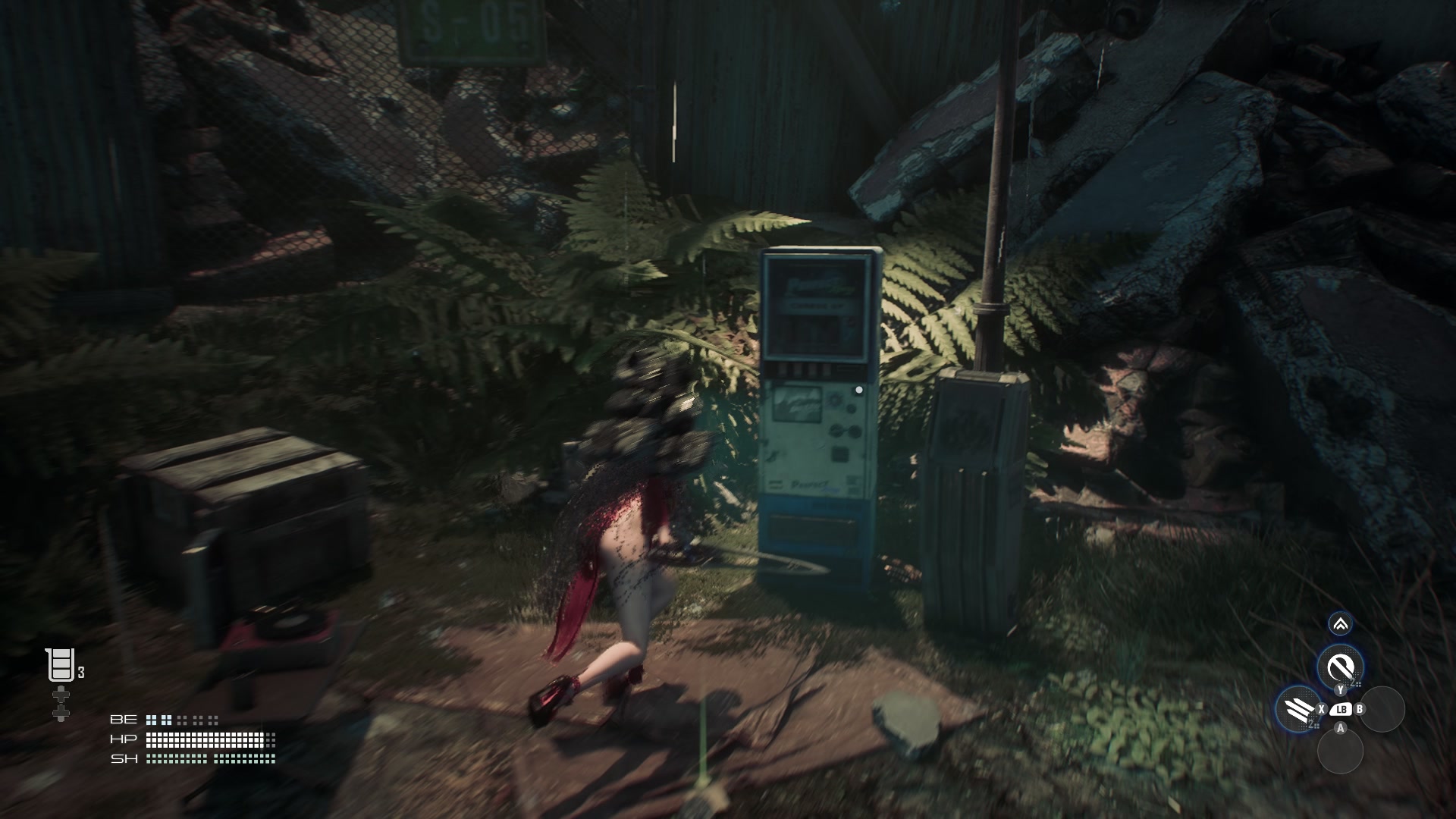
Task: Click the X button prompt icon
Action: click(1321, 708)
